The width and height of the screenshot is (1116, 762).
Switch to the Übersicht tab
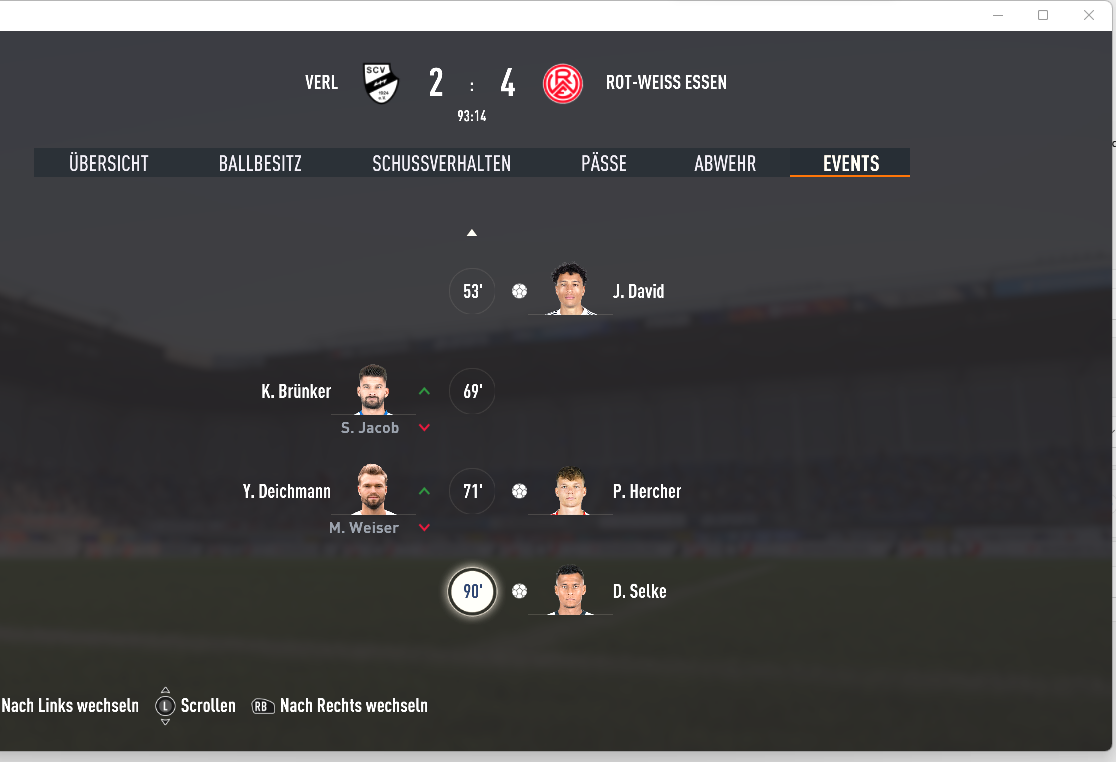(109, 164)
